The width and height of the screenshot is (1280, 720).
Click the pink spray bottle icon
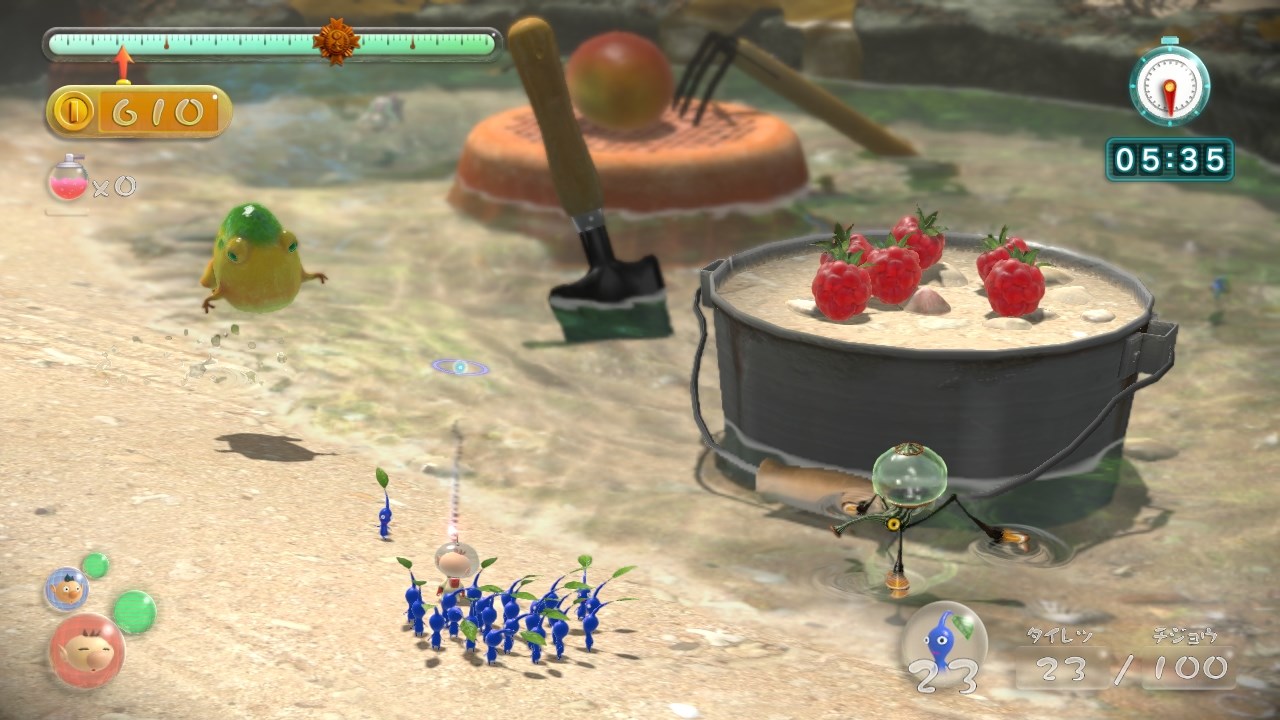pyautogui.click(x=68, y=180)
